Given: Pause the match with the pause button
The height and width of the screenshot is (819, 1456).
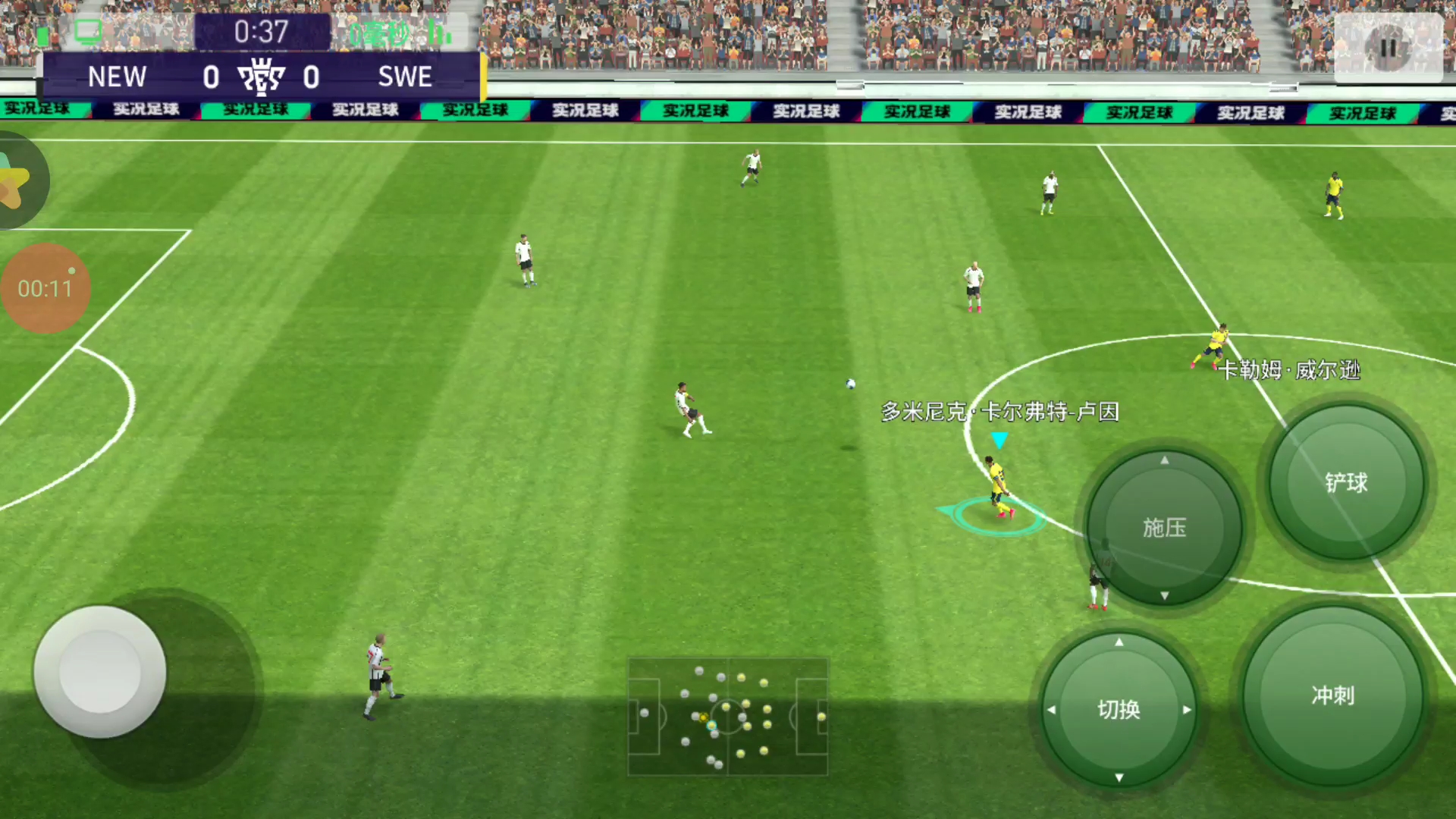Looking at the screenshot, I should point(1388,48).
